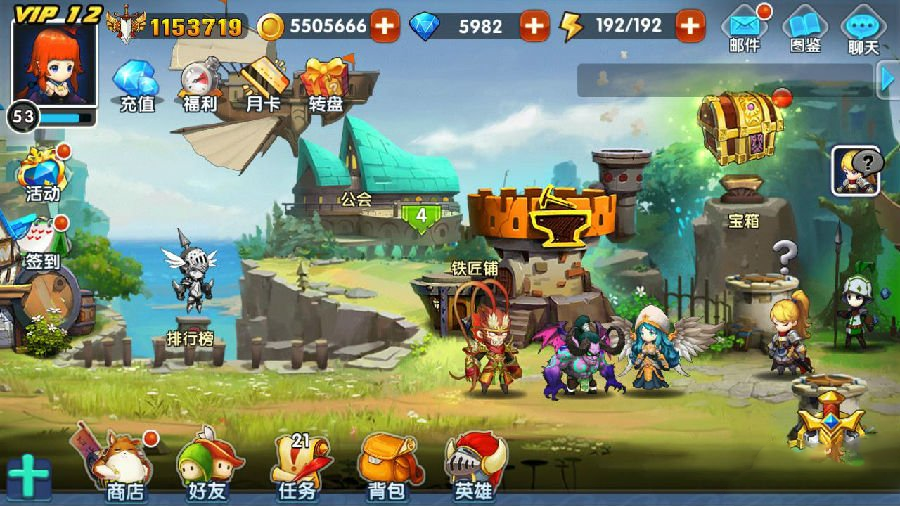Open the 充值 recharge shop
Viewport: 900px width, 506px height.
pos(137,84)
